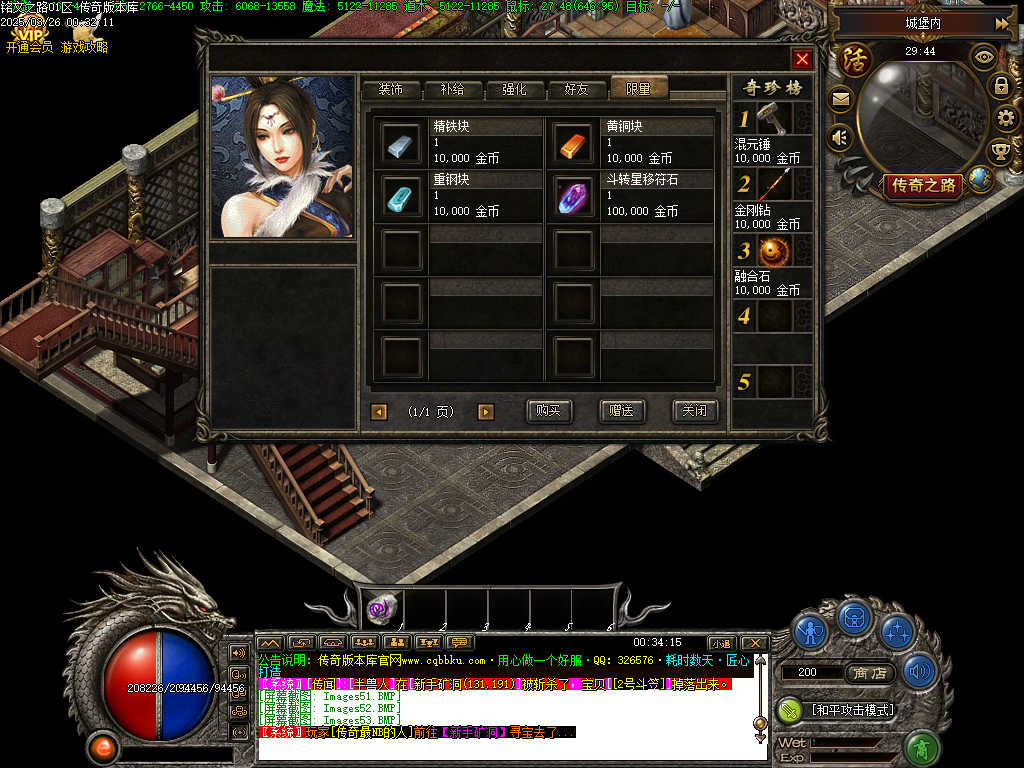Click the 购买 buy button
1024x768 pixels.
pyautogui.click(x=550, y=411)
